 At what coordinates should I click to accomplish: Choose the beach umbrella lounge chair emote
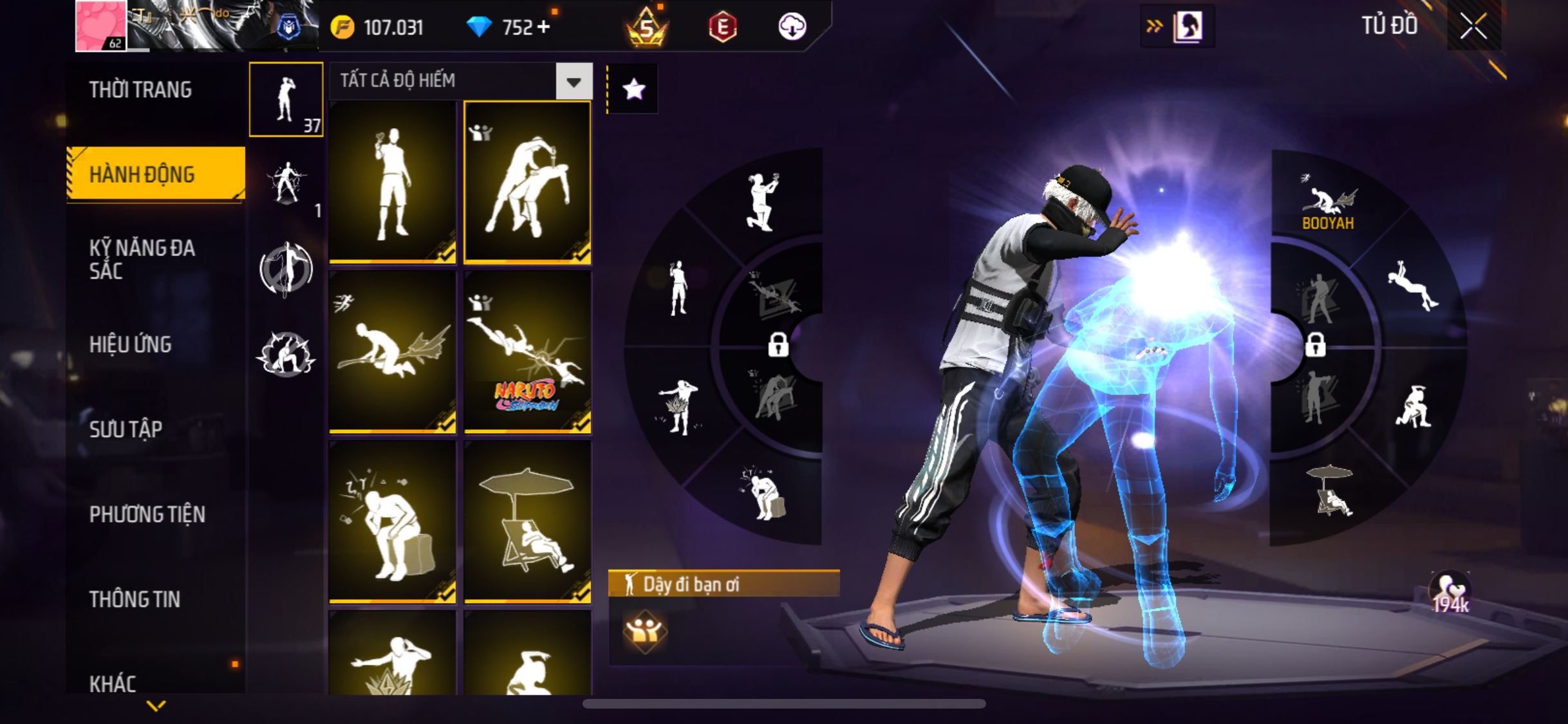pyautogui.click(x=527, y=522)
